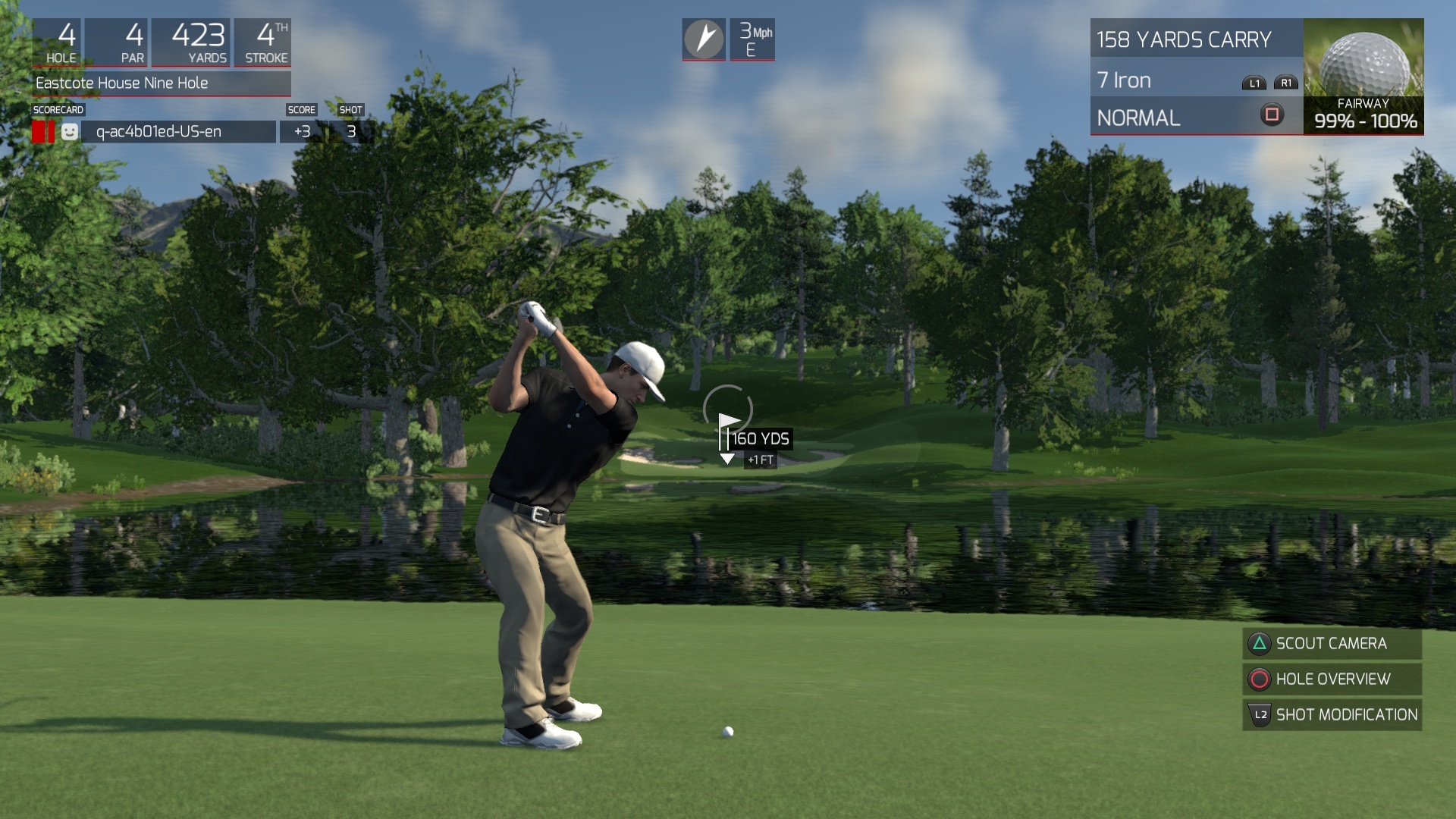Click the robot face icon on scorecard
Screen dimensions: 1456x819
(69, 131)
